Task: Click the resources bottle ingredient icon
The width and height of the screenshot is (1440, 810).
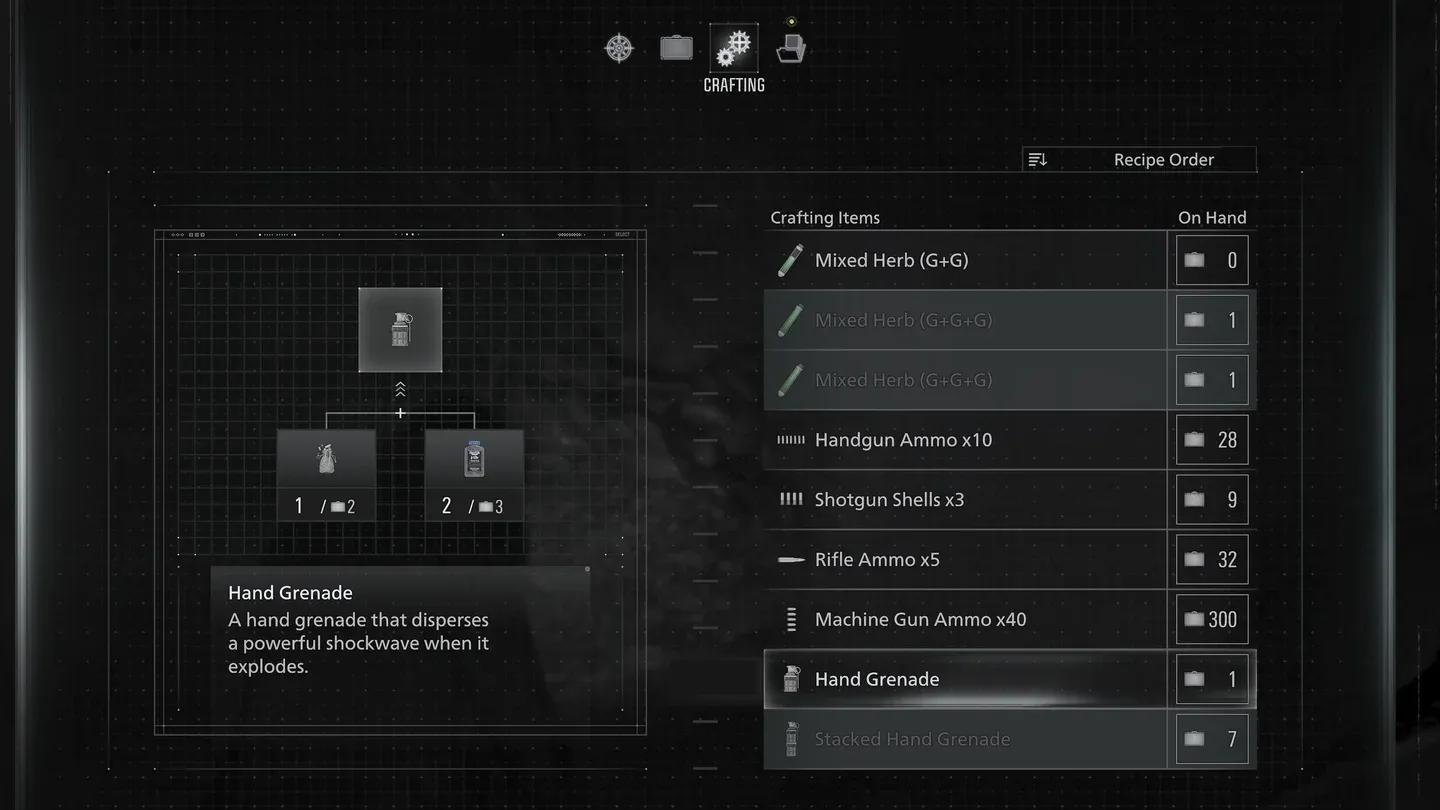Action: click(x=474, y=458)
